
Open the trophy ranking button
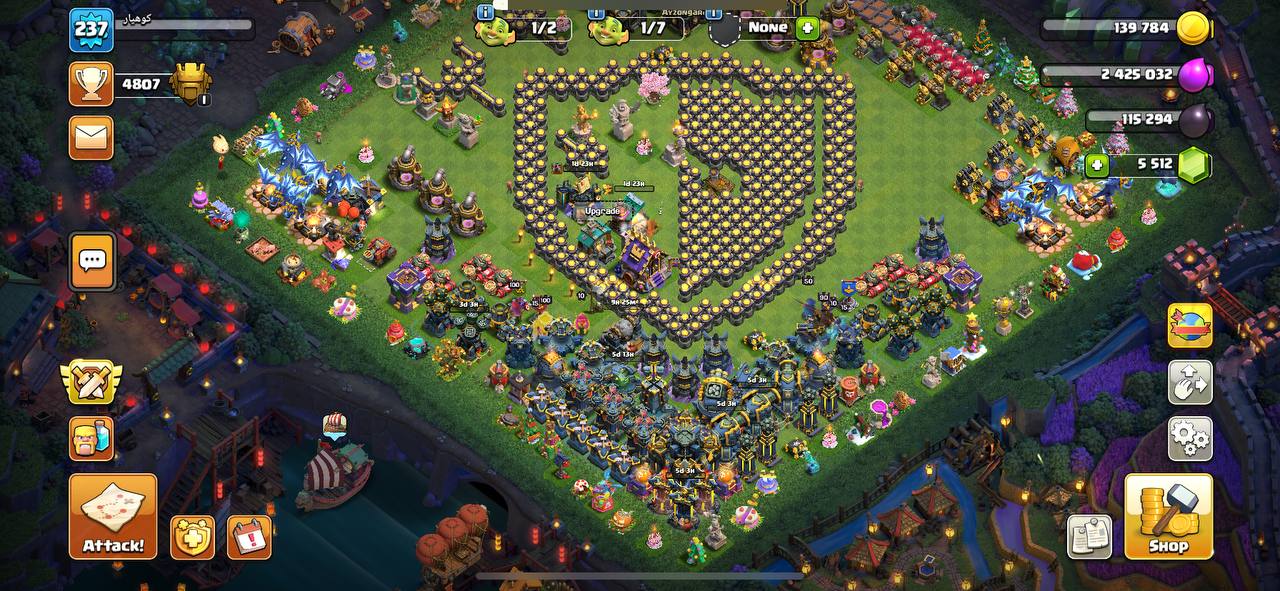pos(91,84)
